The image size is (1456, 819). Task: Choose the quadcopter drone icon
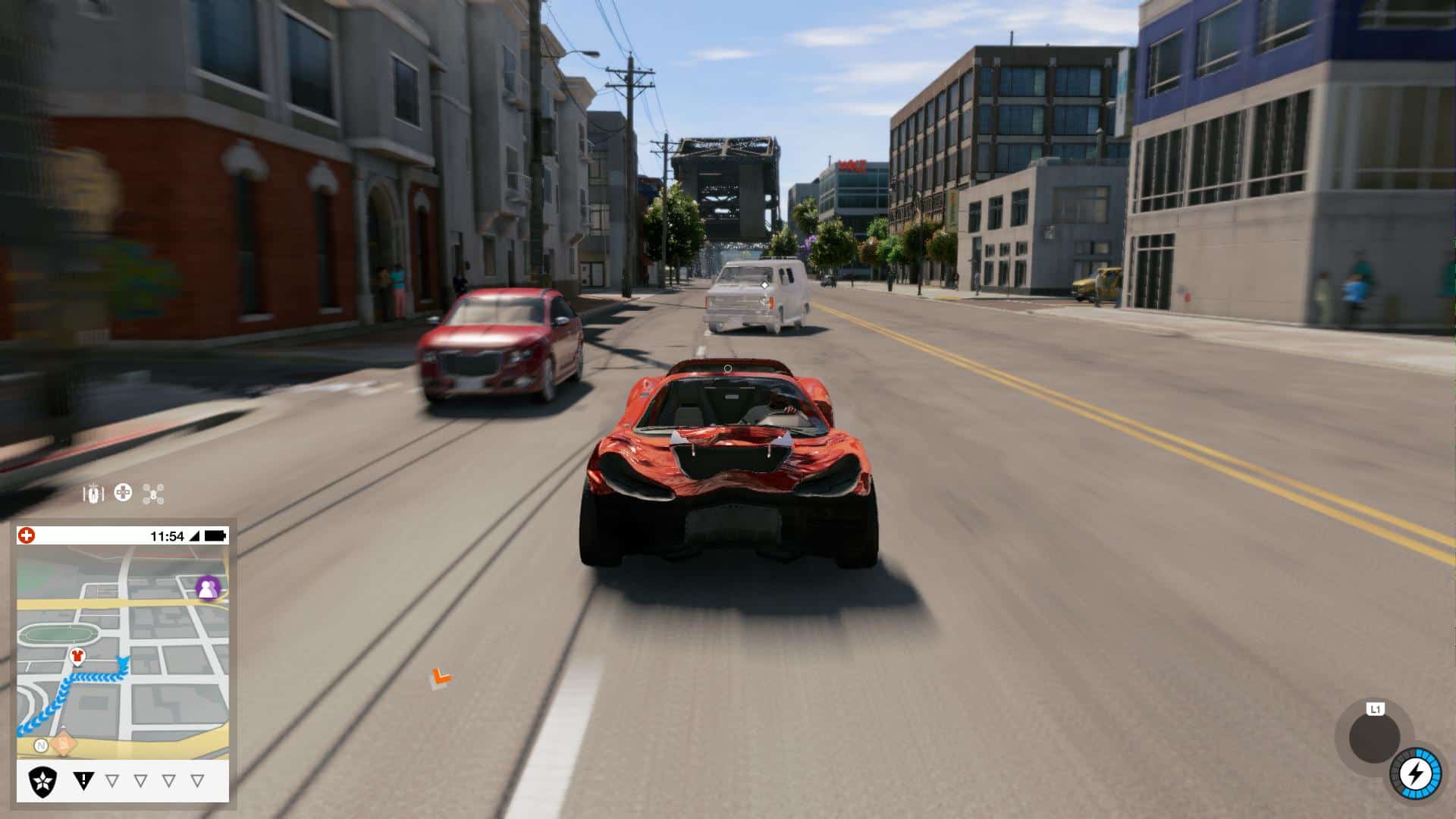(x=153, y=494)
